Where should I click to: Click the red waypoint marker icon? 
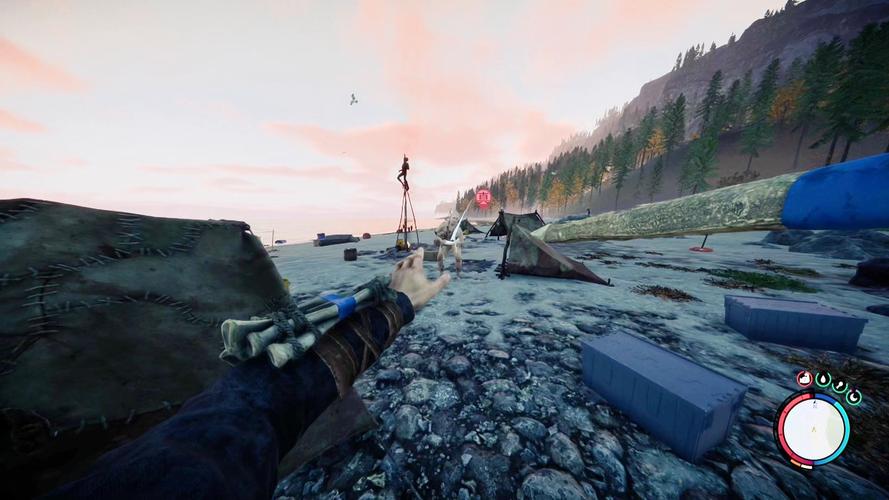click(484, 198)
